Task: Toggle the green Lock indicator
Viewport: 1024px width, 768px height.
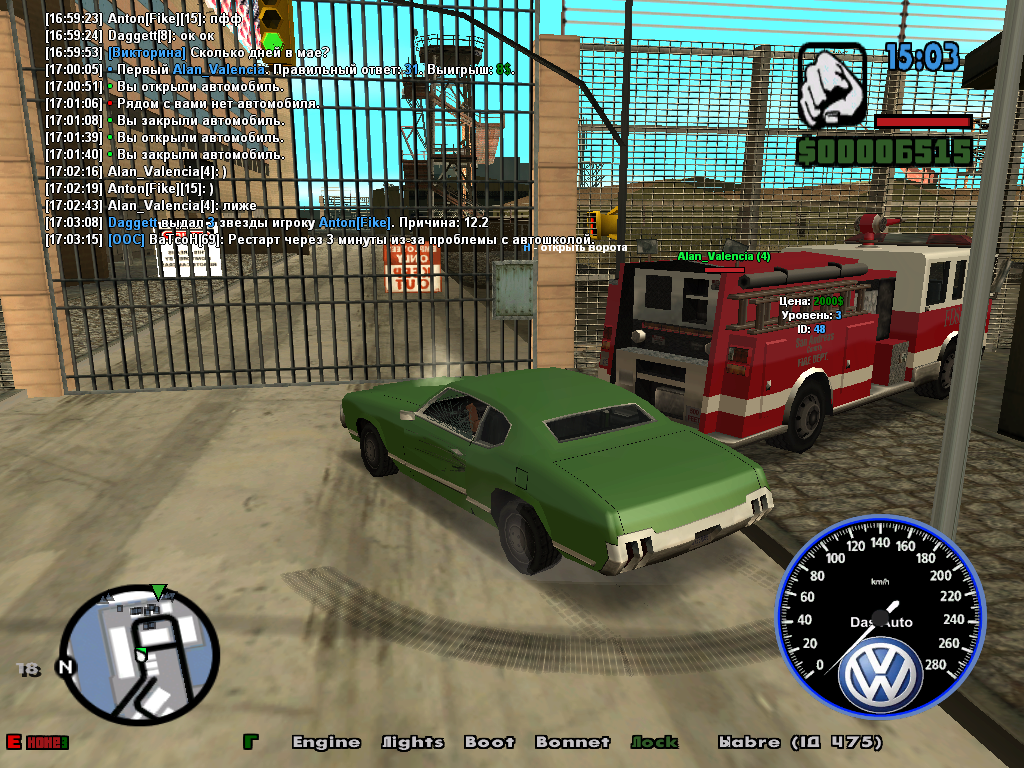Action: (654, 742)
